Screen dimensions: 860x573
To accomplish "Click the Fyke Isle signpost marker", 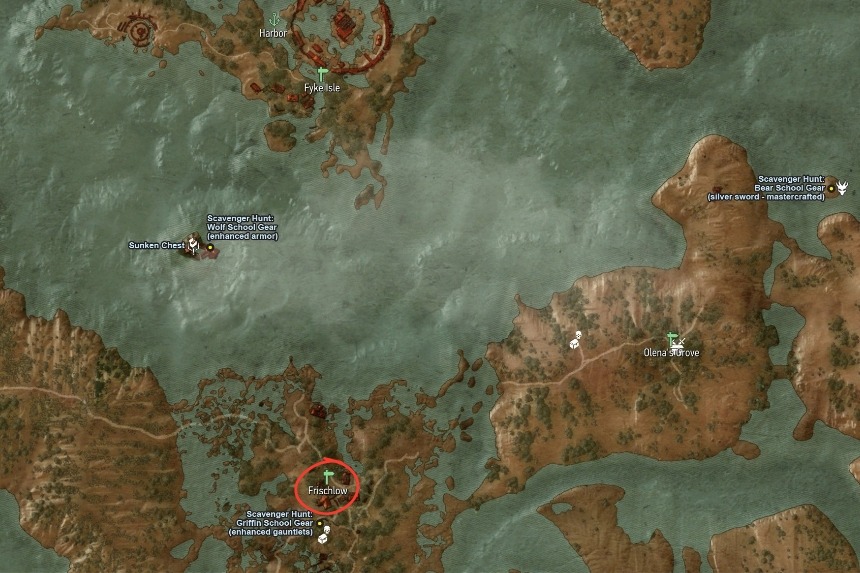I will tap(322, 74).
